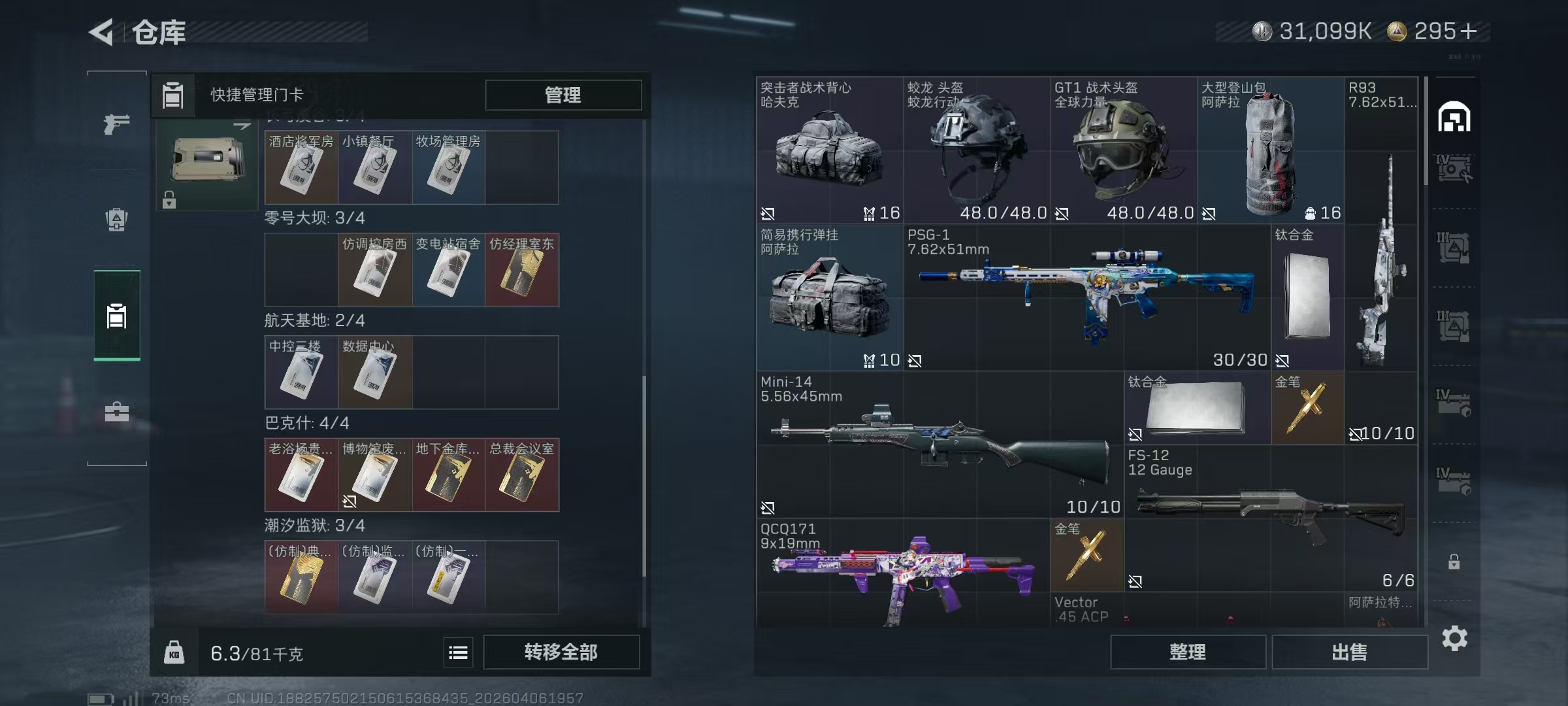Sort the stash with the 整理 button
The image size is (1568, 706).
pyautogui.click(x=1187, y=652)
